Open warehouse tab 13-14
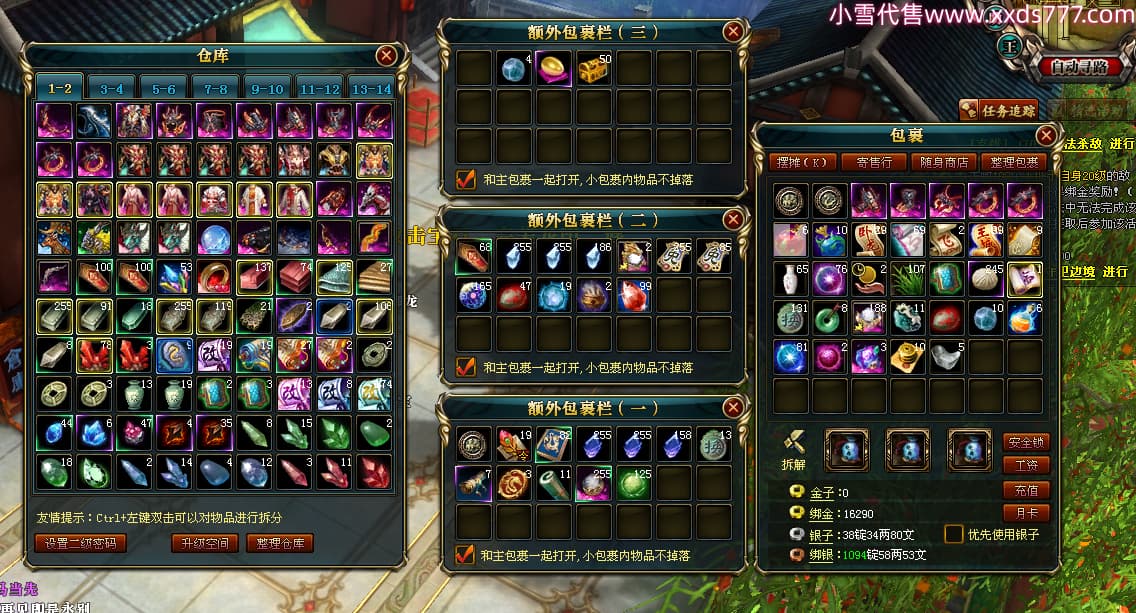Image resolution: width=1136 pixels, height=613 pixels. (x=372, y=88)
